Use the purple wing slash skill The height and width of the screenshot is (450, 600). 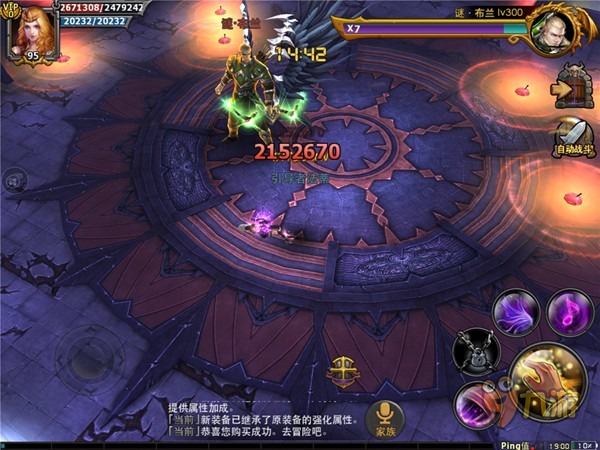pyautogui.click(x=519, y=311)
